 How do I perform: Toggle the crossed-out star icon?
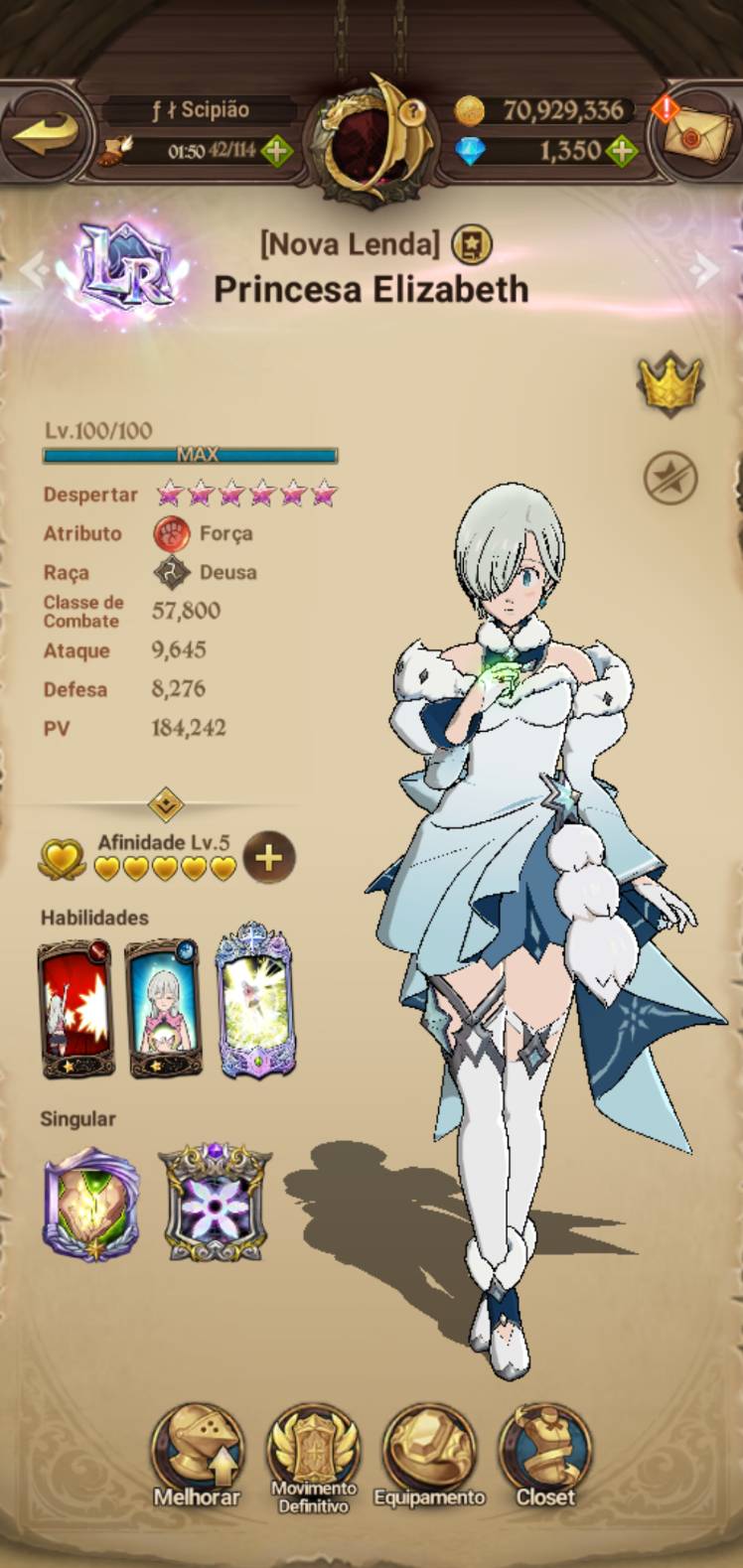tap(669, 478)
